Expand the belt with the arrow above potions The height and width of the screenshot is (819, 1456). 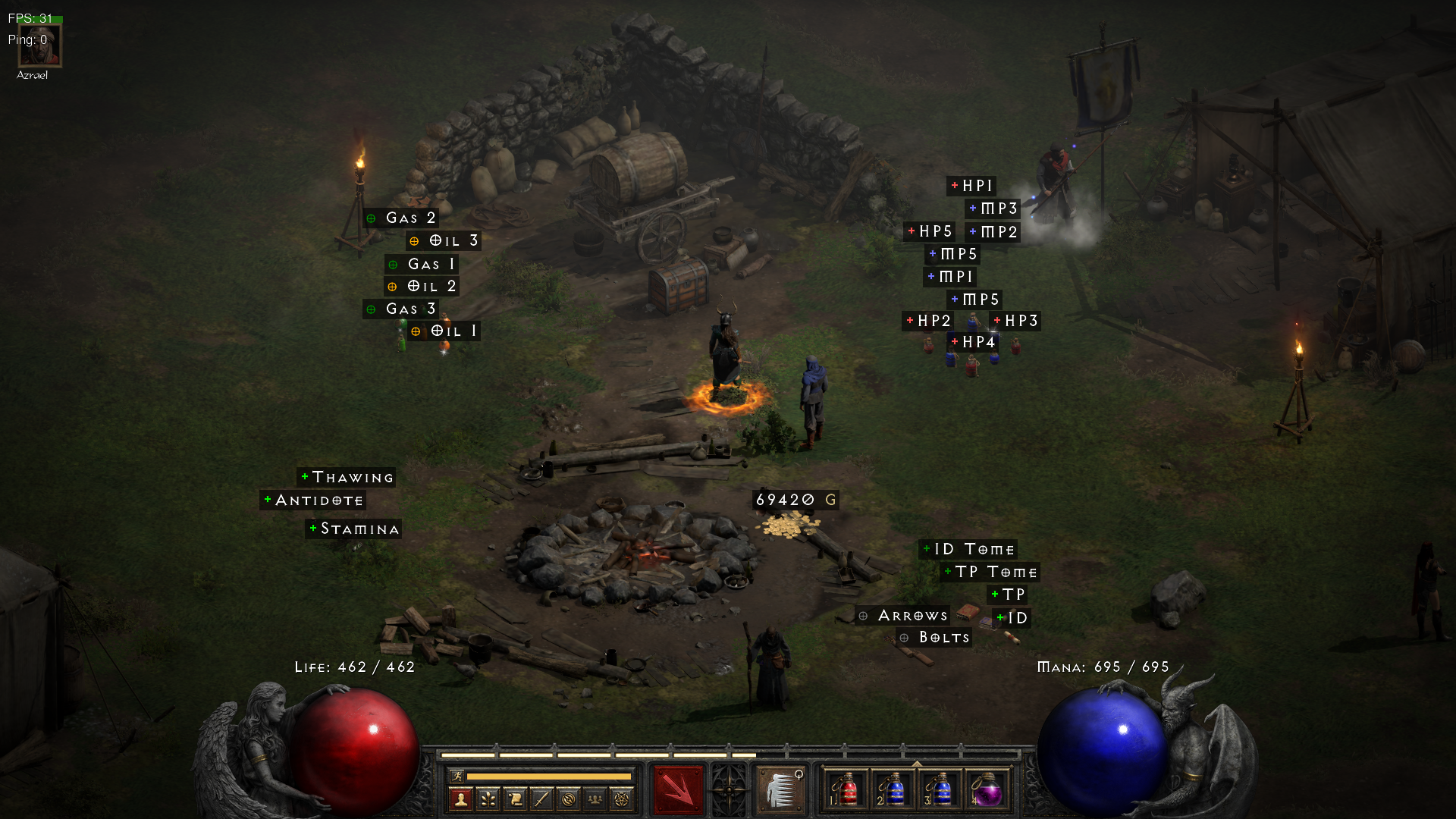[x=917, y=764]
